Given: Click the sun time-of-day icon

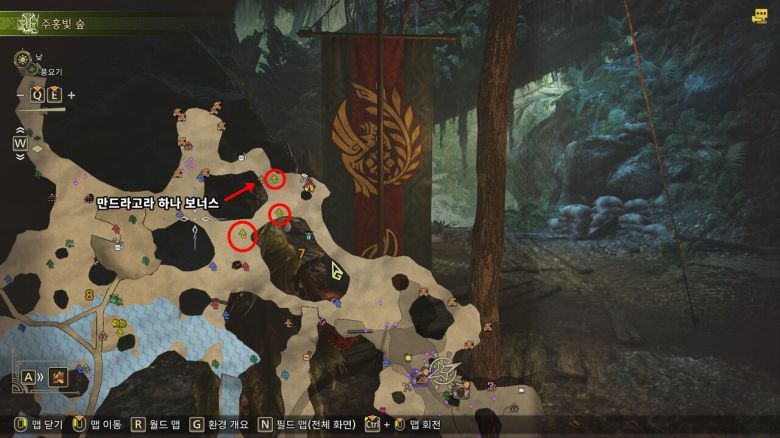Looking at the screenshot, I should point(20,60).
